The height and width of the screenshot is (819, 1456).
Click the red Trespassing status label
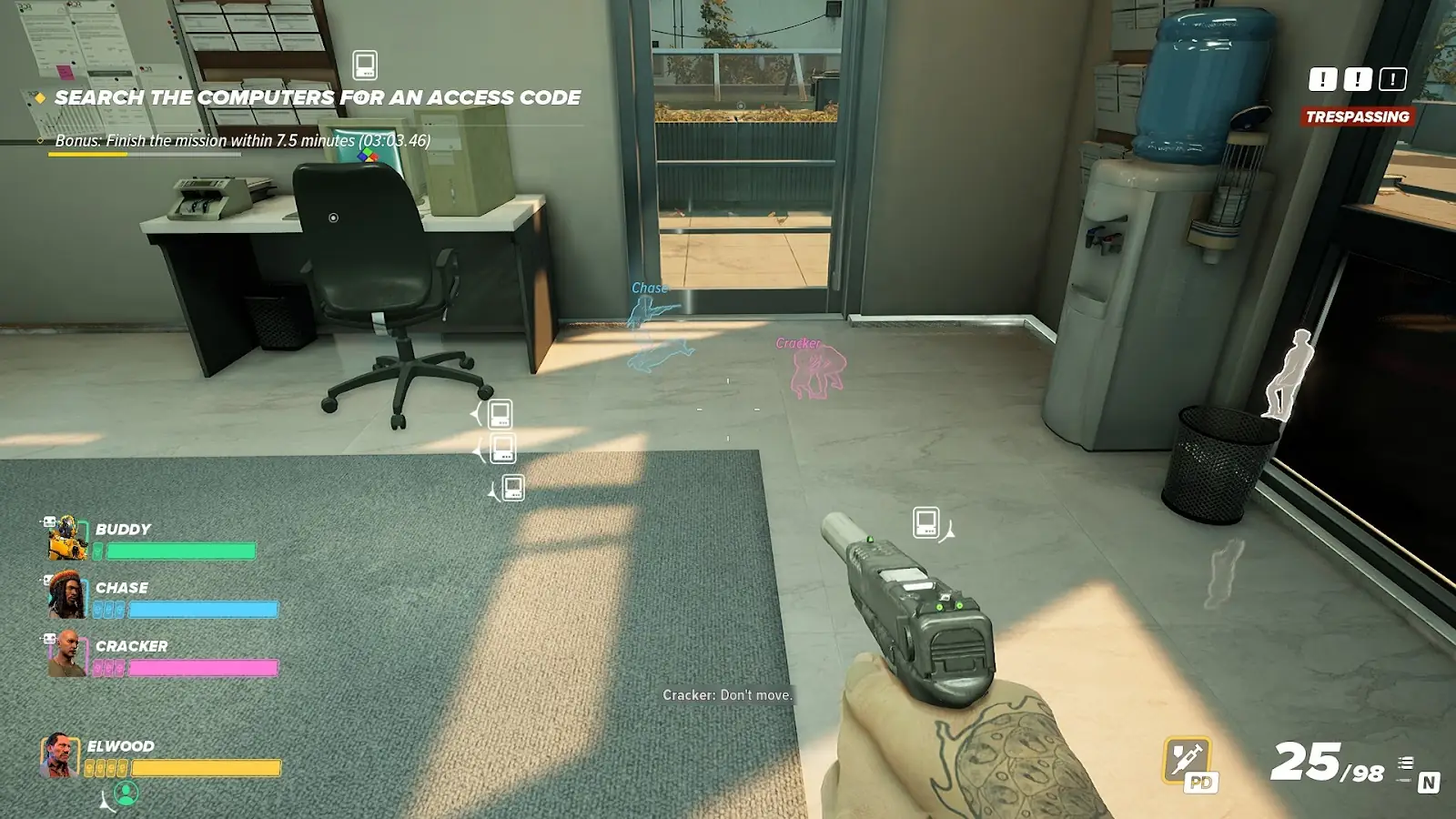pos(1357,116)
